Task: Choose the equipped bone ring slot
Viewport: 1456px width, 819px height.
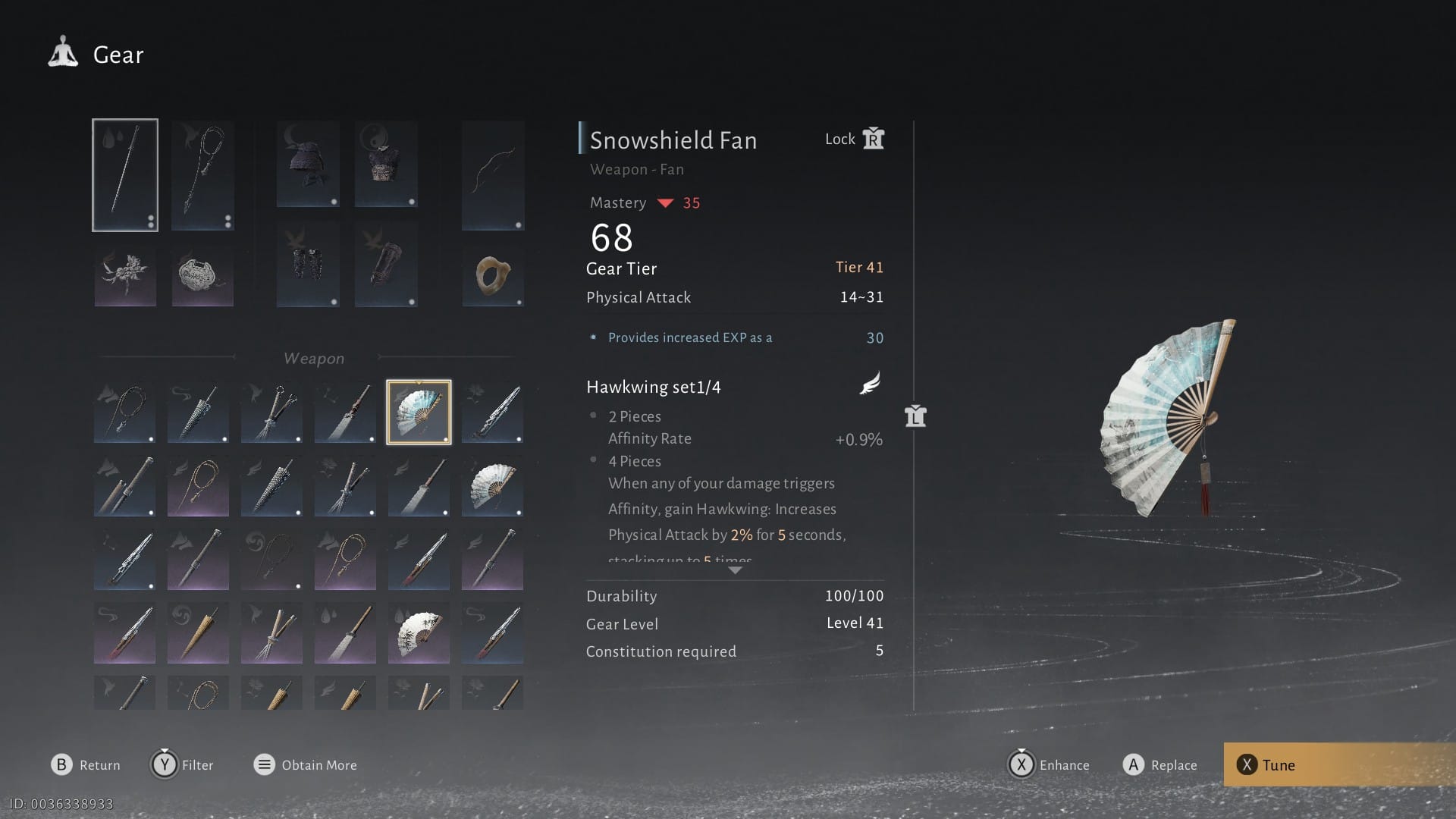Action: tap(493, 275)
